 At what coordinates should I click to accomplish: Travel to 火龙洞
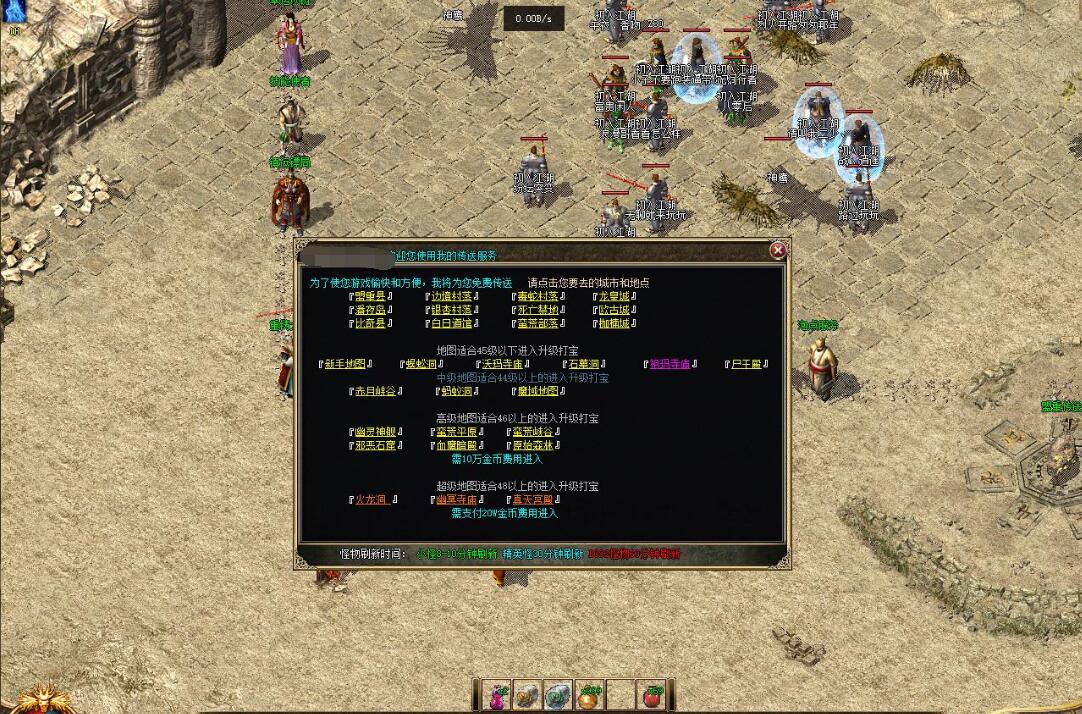click(371, 499)
